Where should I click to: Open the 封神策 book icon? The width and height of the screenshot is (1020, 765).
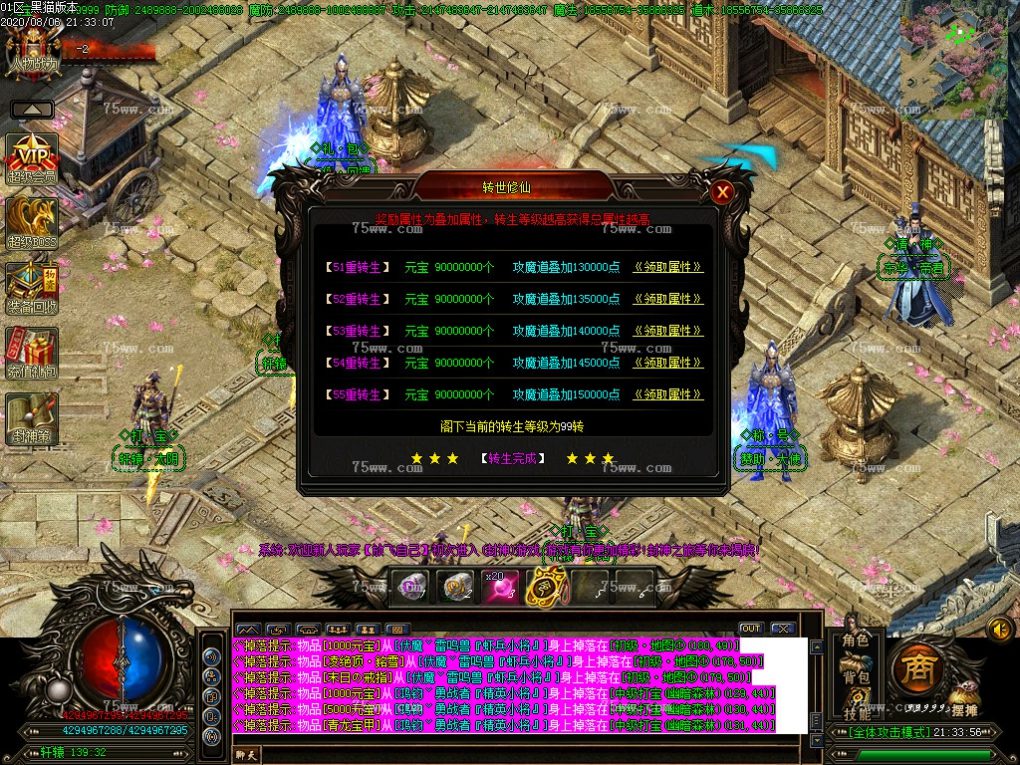pos(32,418)
